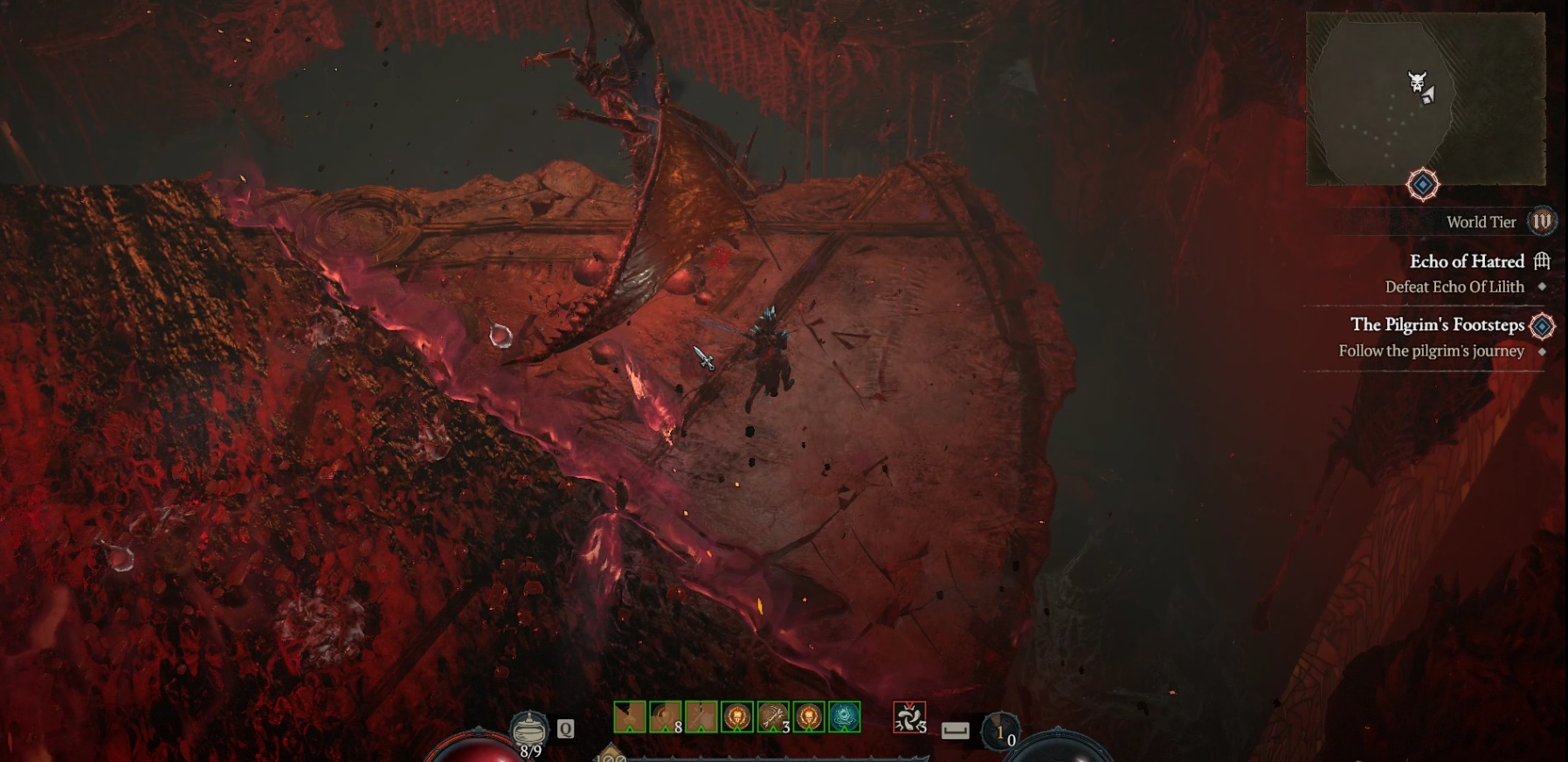This screenshot has height=762, width=1568.
Task: Click the round evade charge indicator
Action: pyautogui.click(x=1000, y=732)
